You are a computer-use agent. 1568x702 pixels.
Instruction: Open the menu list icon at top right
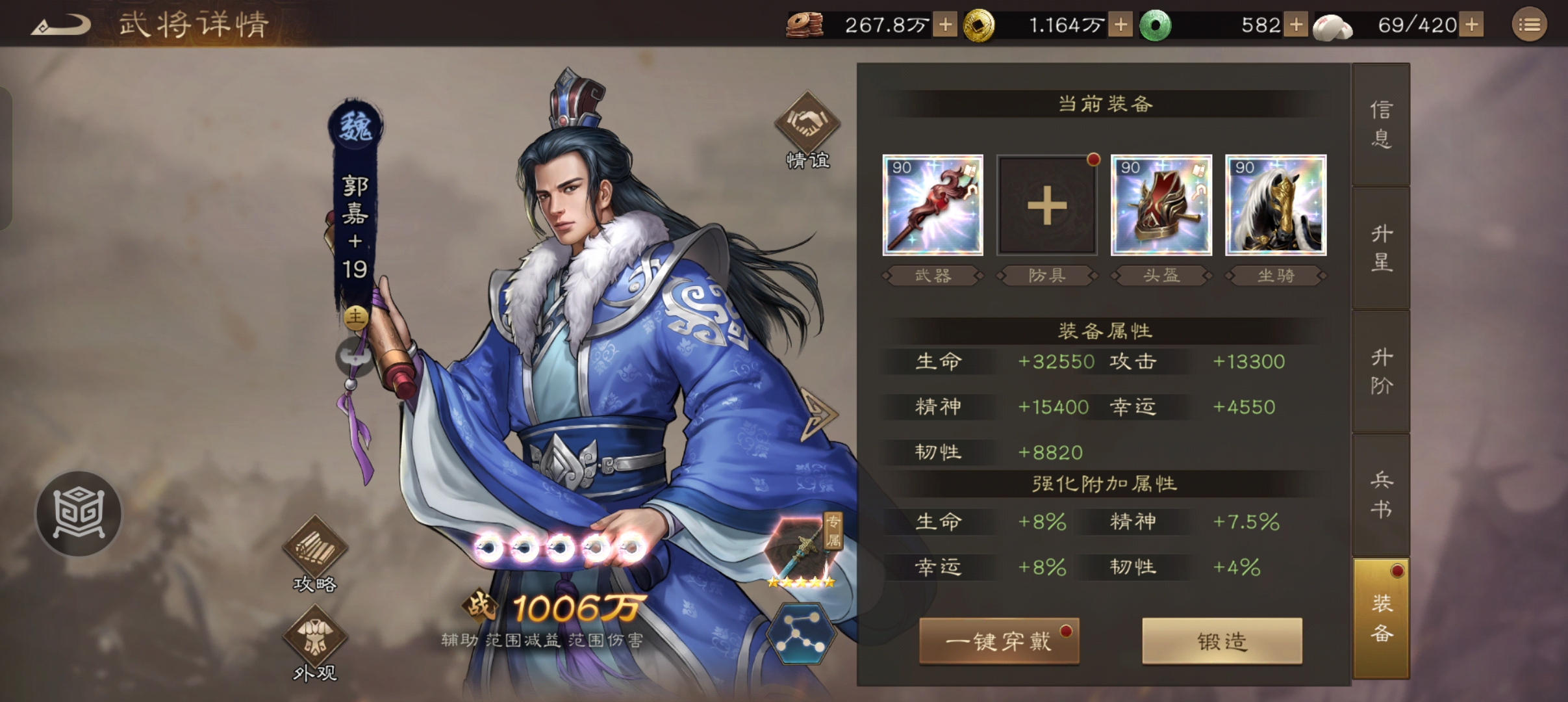click(x=1530, y=24)
